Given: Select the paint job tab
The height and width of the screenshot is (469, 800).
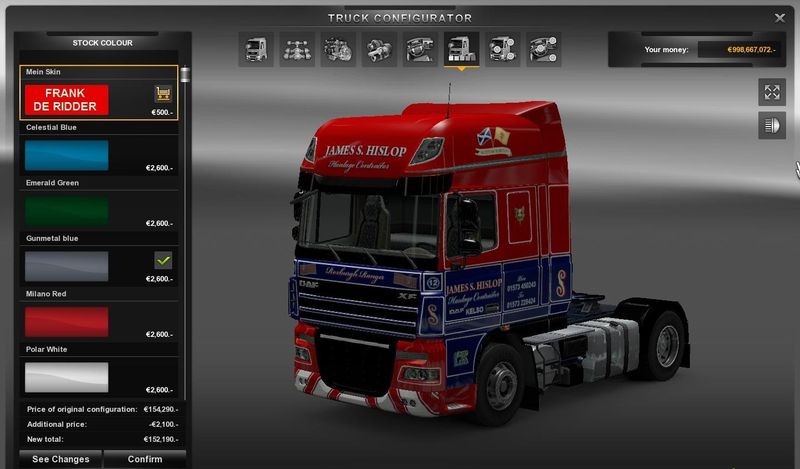Looking at the screenshot, I should 461,49.
